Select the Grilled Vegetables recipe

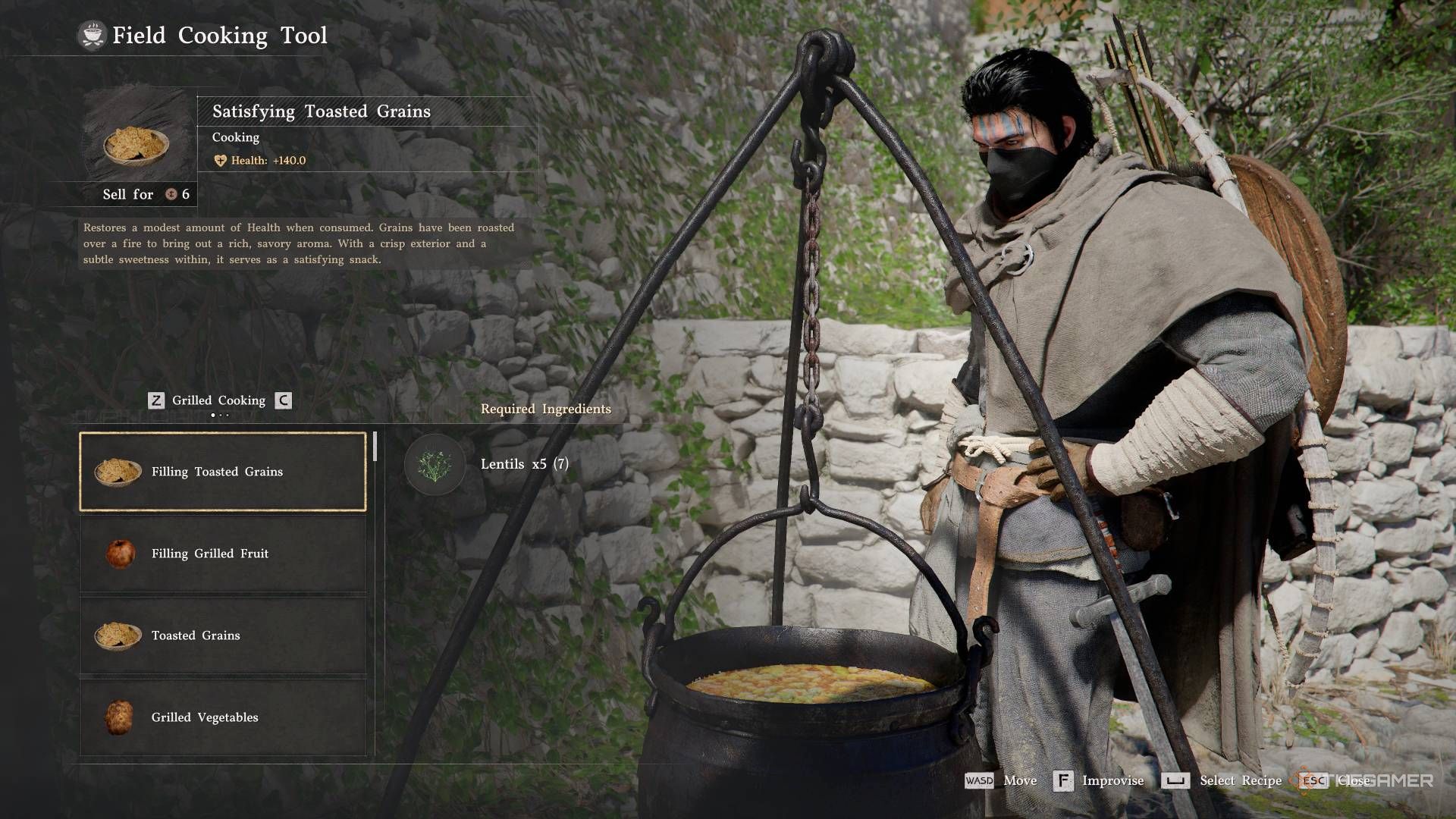coord(223,717)
